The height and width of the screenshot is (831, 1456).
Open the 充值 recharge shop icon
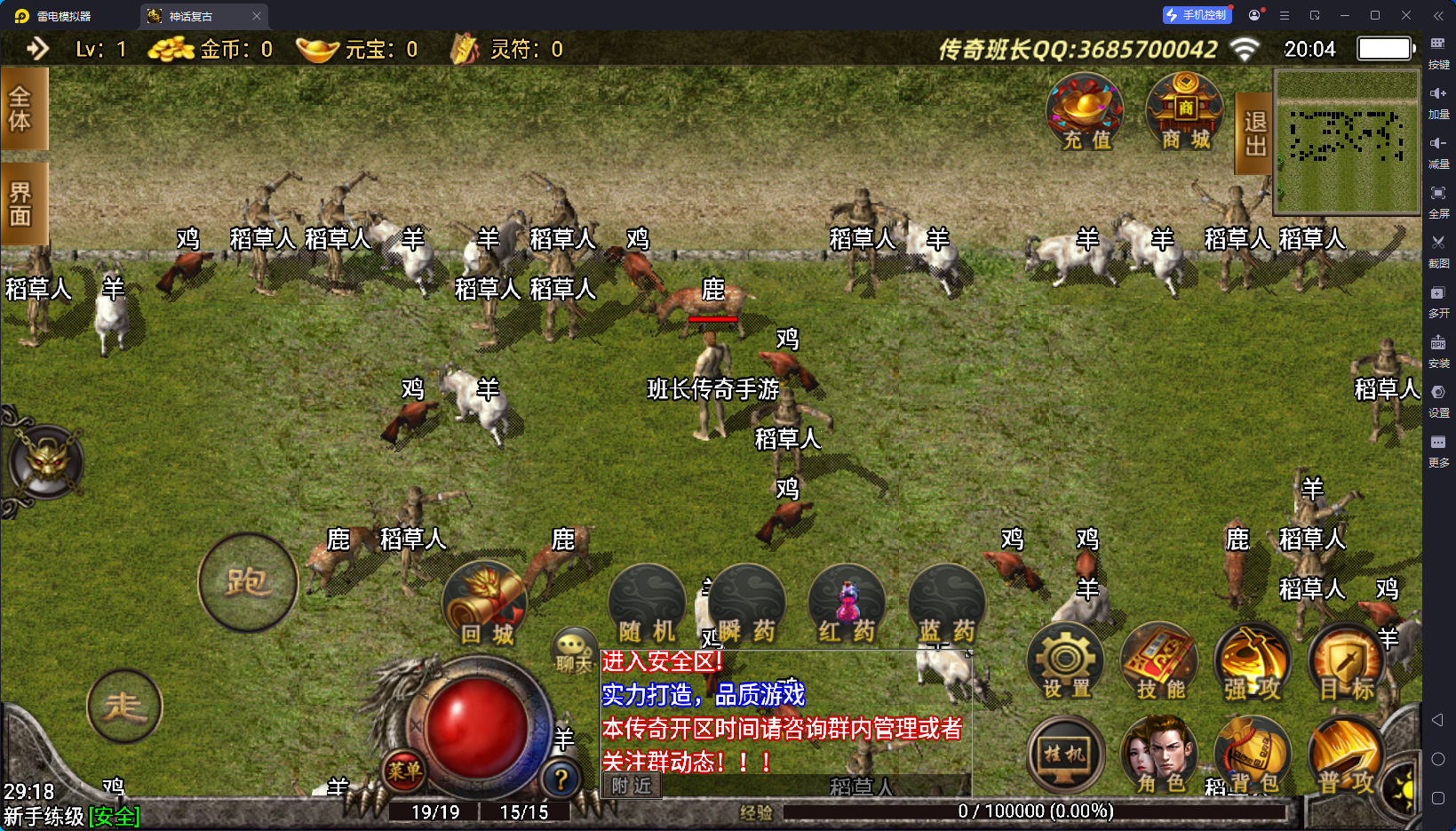pos(1085,113)
